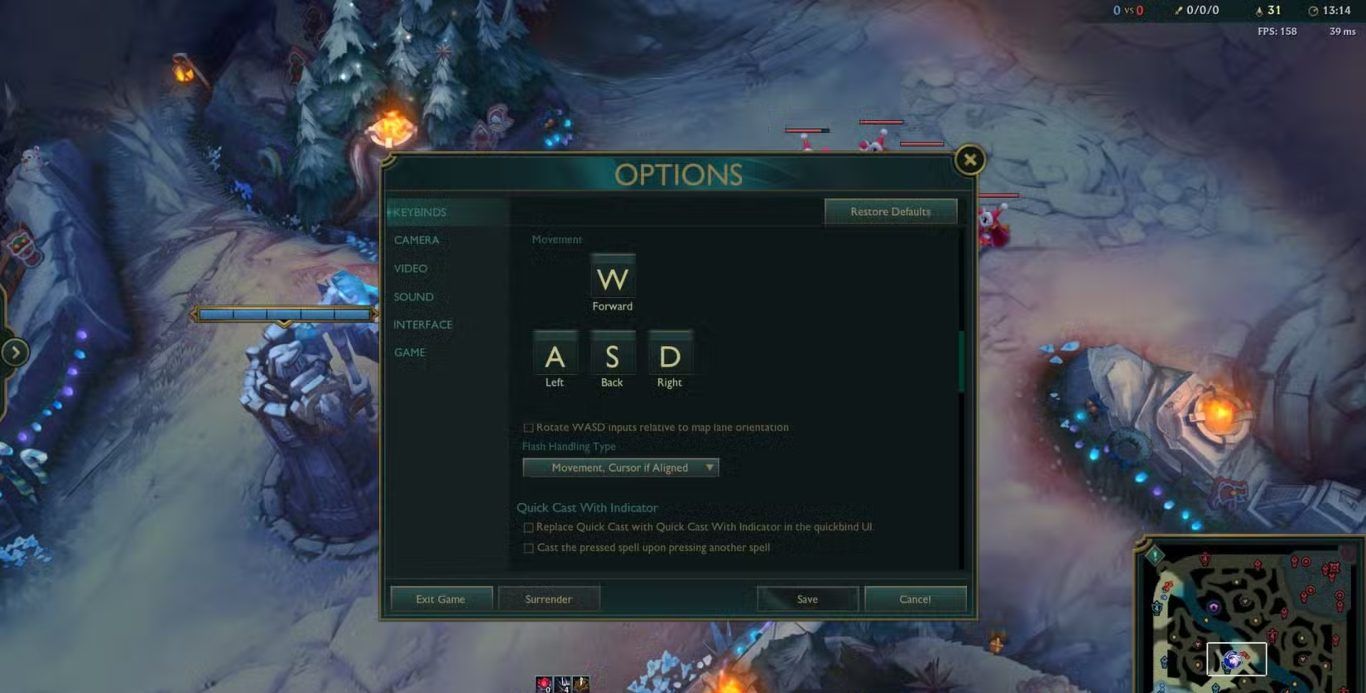Enable Replace Quick Cast with Indicator checkbox

[x=529, y=527]
